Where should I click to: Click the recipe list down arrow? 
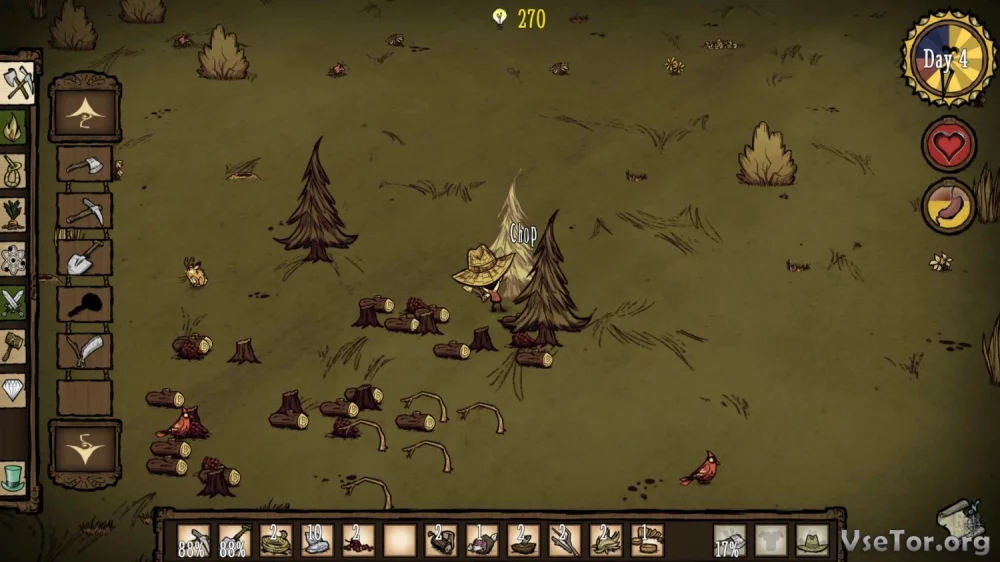[85, 451]
